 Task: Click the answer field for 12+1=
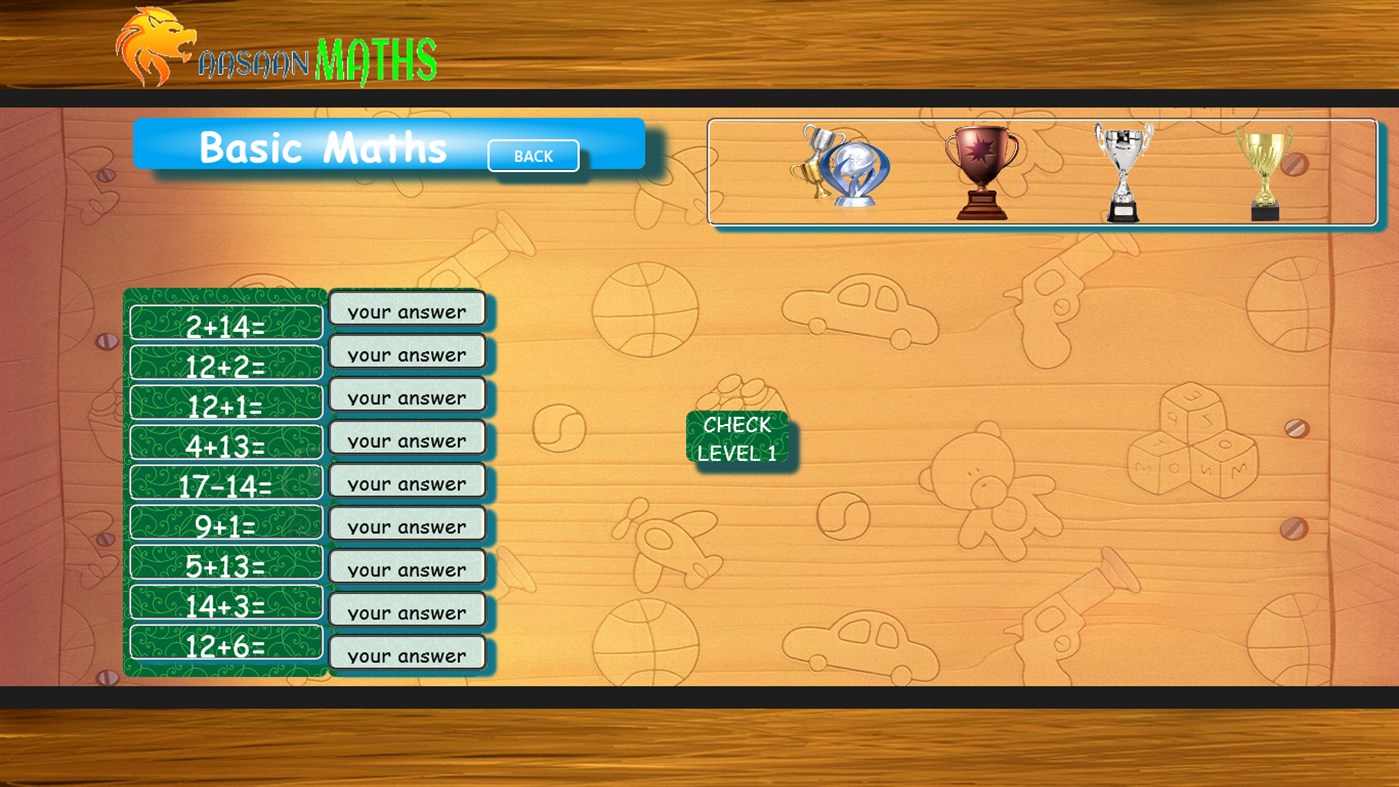[406, 397]
